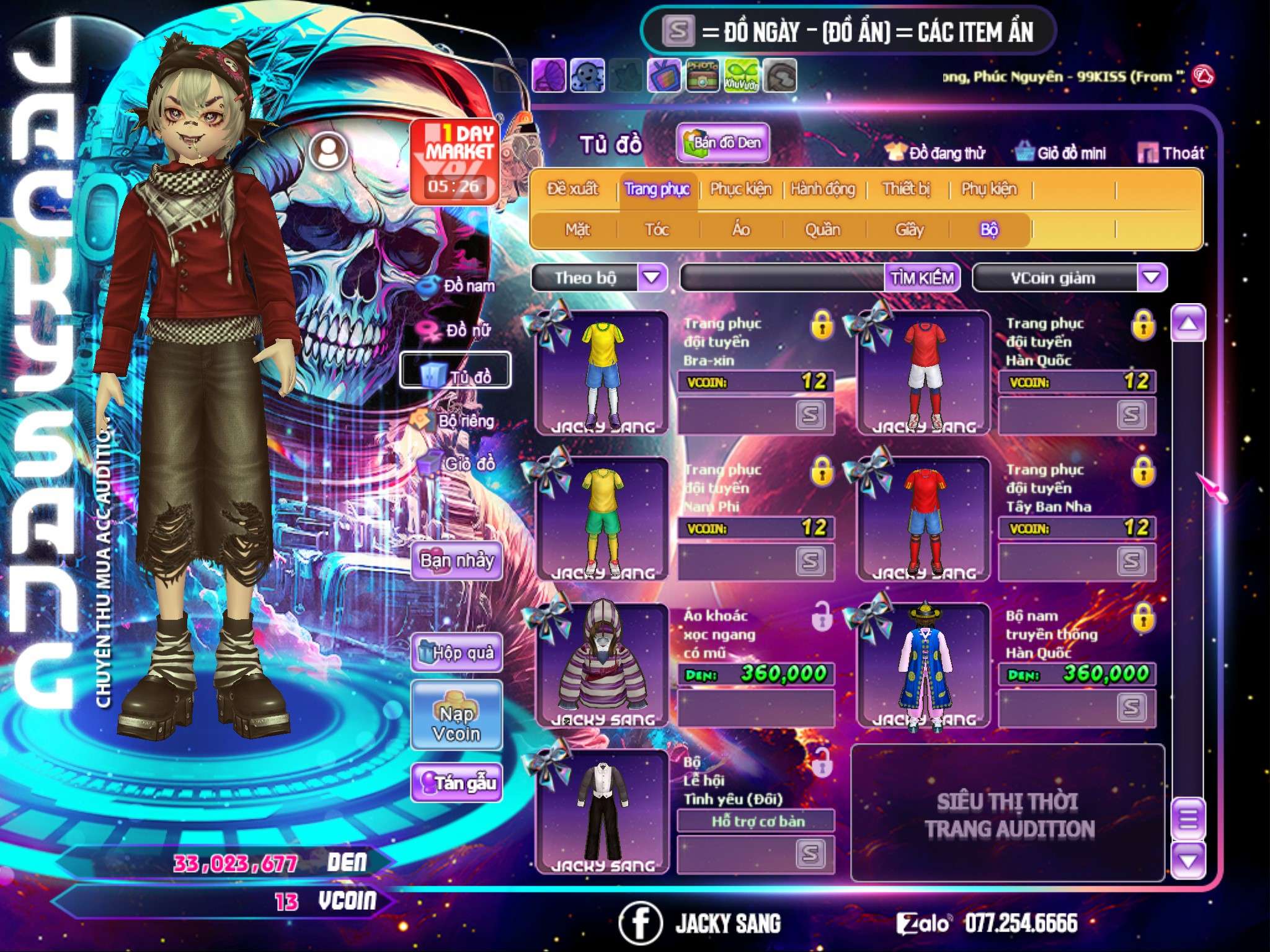
Task: Open the VCoin giảm sort dropdown
Action: point(1152,277)
